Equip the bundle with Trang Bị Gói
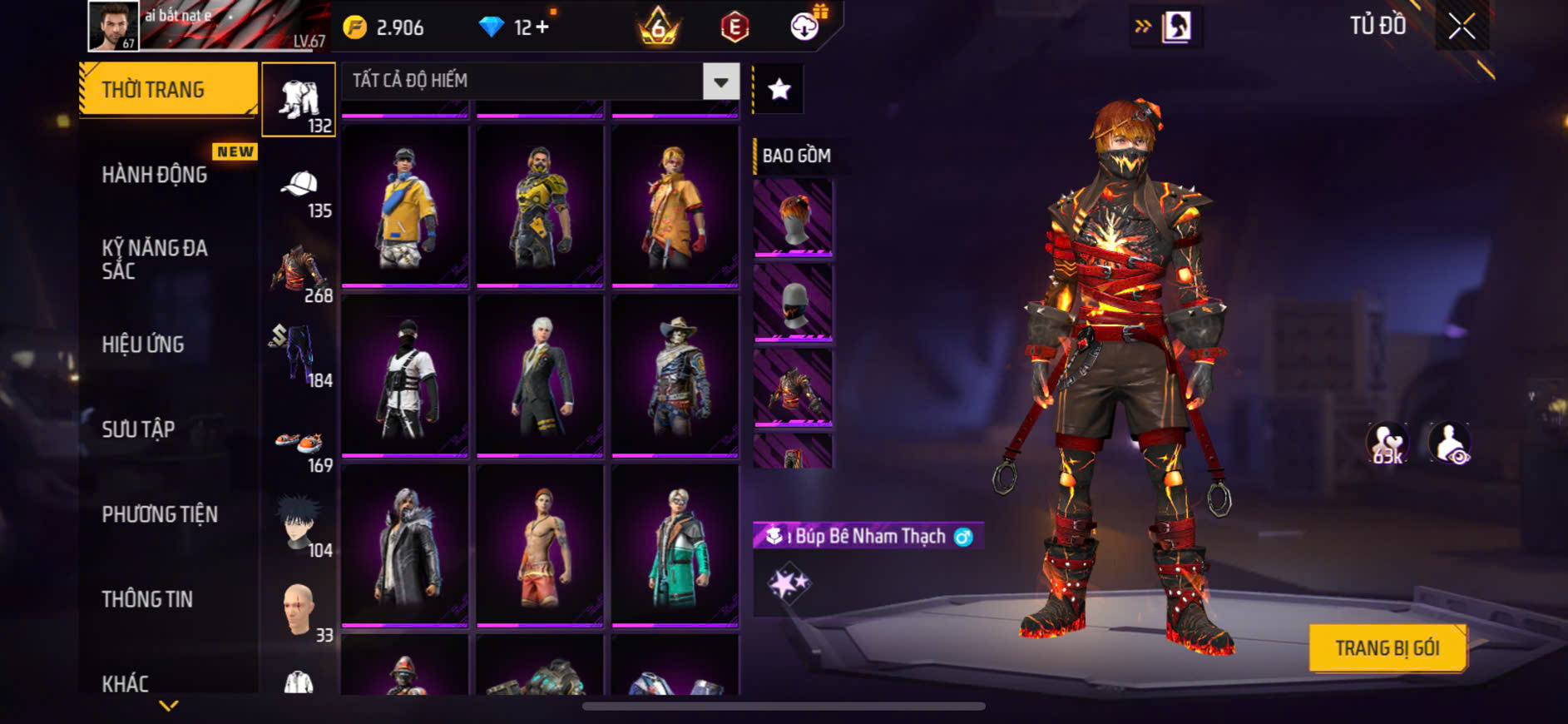Screen dimensions: 1568x724 (x=1387, y=647)
